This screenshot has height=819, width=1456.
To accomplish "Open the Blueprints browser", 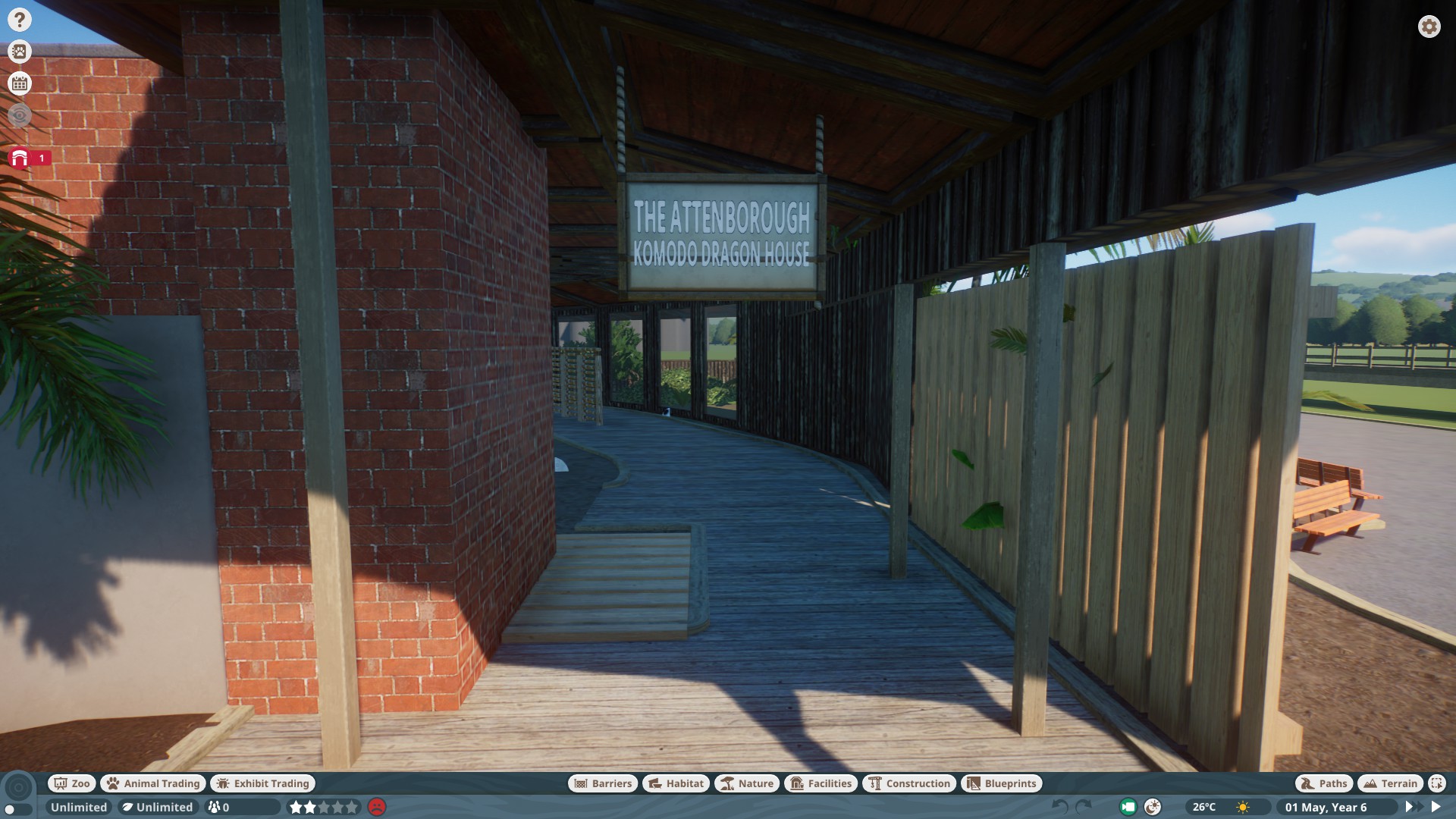I will click(1002, 783).
